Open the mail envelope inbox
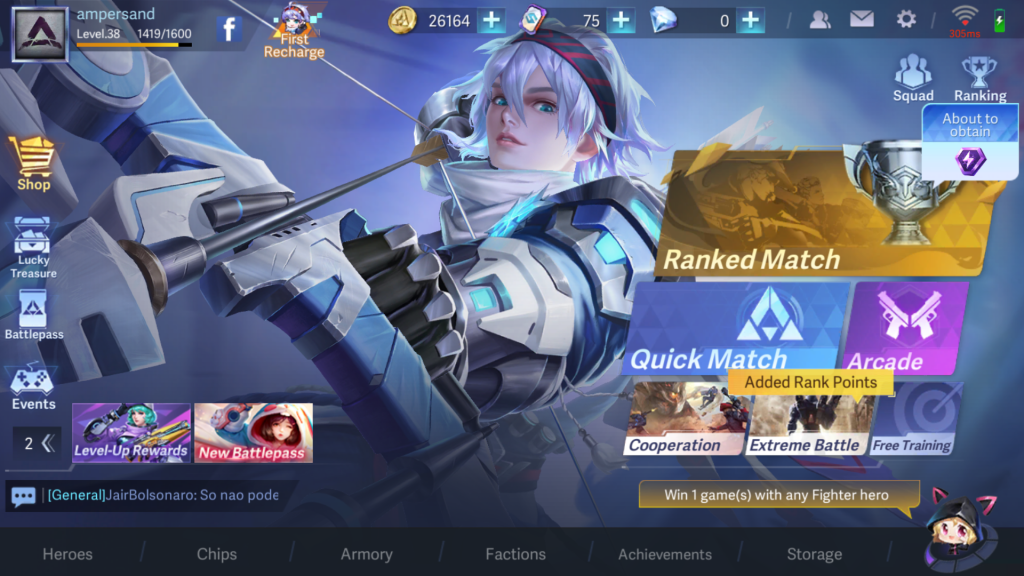 (861, 19)
